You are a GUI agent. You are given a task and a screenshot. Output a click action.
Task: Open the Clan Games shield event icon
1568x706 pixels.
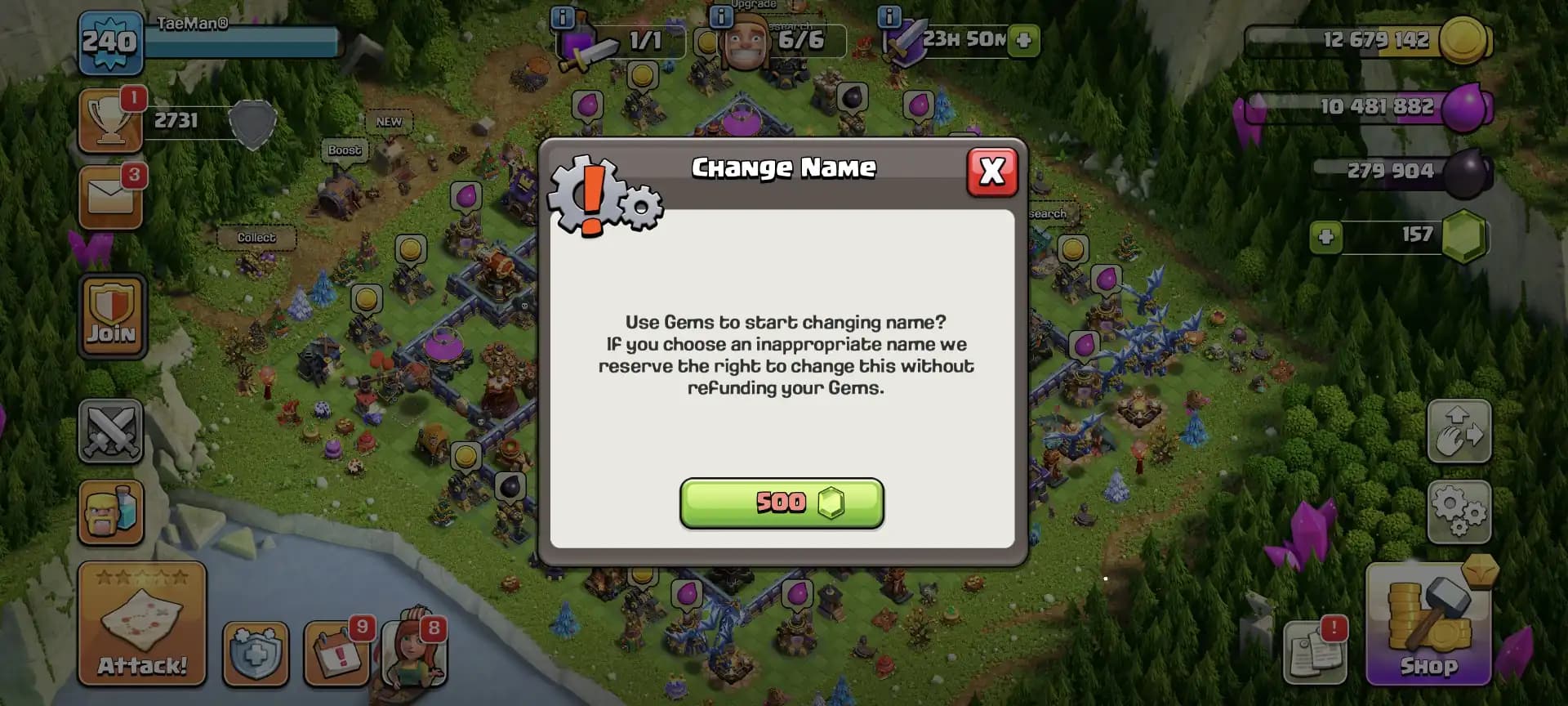coord(256,651)
